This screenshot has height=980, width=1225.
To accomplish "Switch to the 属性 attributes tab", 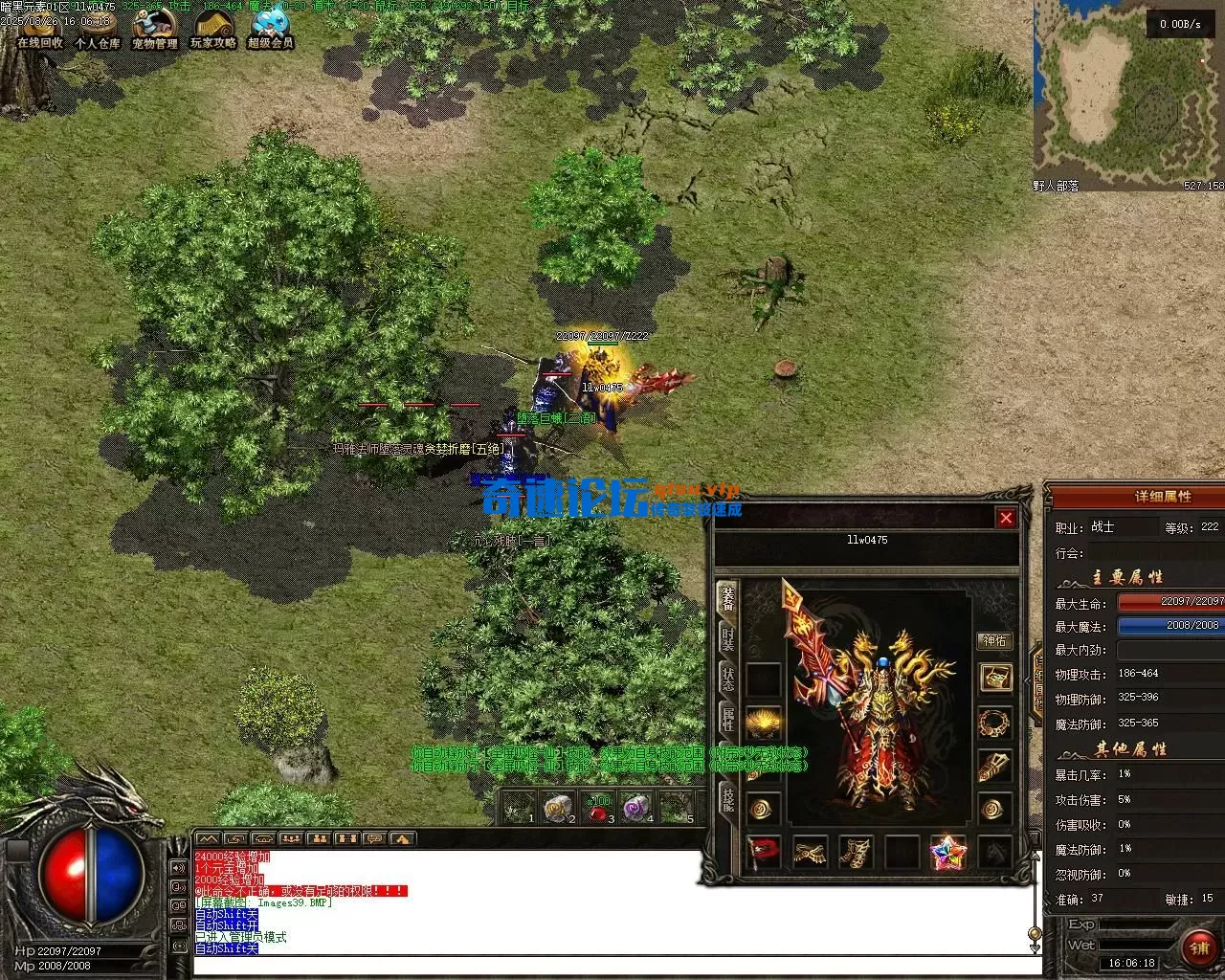I will tap(727, 720).
